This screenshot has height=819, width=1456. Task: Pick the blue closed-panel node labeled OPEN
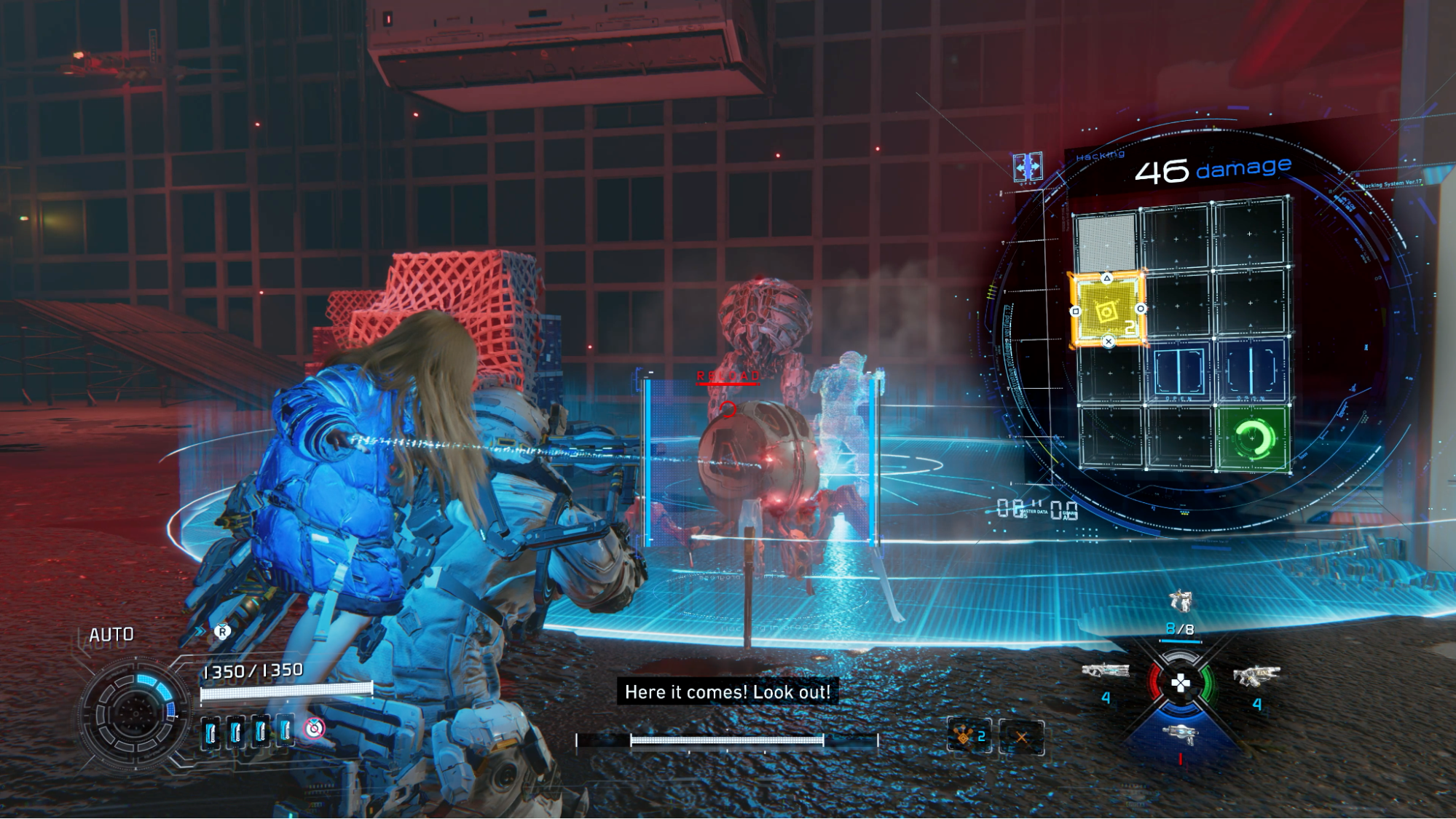[x=1178, y=372]
